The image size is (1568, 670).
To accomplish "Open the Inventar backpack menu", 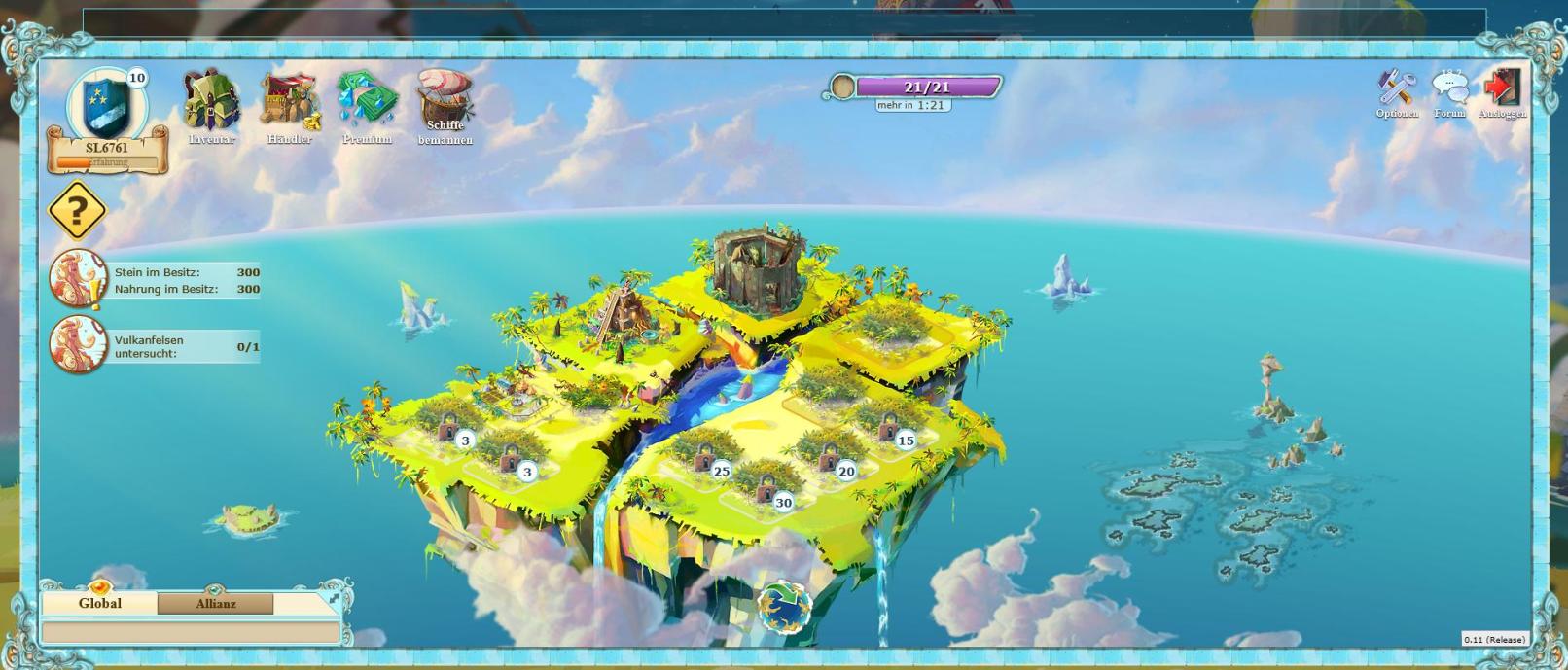I will point(212,103).
